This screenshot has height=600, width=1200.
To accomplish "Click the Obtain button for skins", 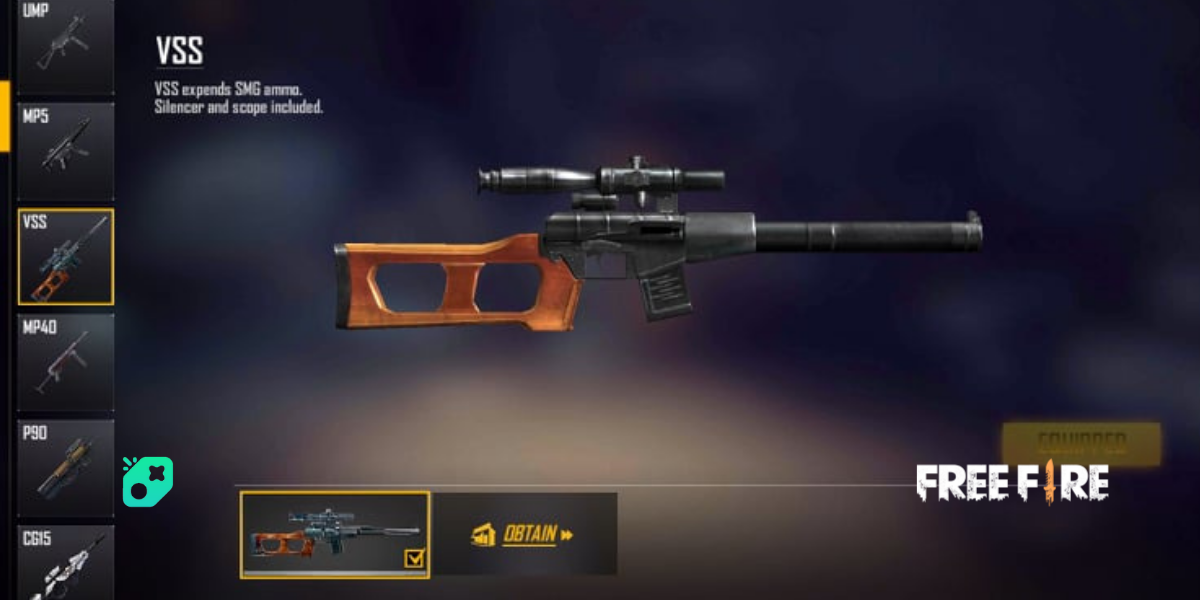I will pos(523,534).
